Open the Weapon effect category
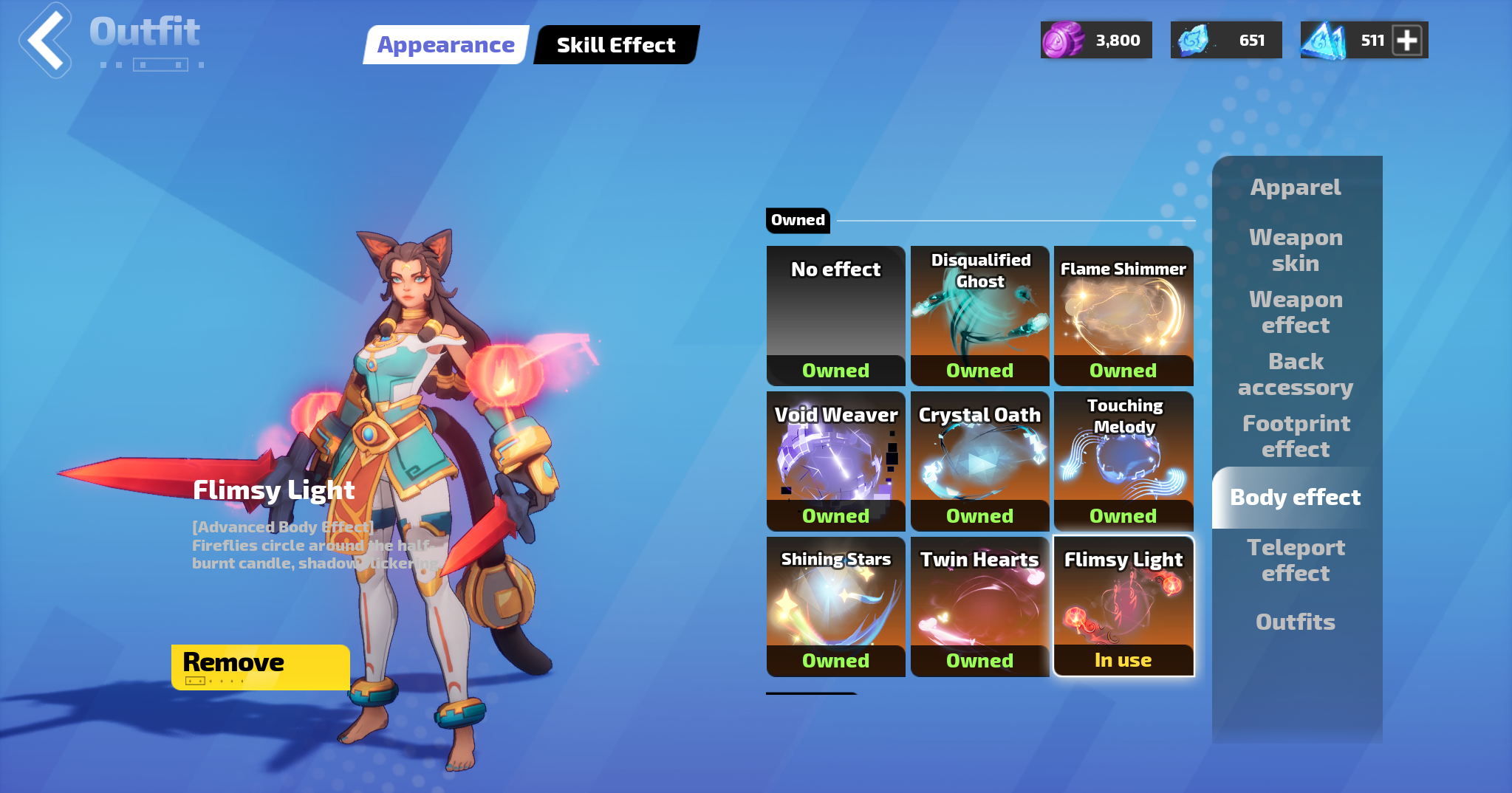The width and height of the screenshot is (1512, 793). [x=1296, y=312]
